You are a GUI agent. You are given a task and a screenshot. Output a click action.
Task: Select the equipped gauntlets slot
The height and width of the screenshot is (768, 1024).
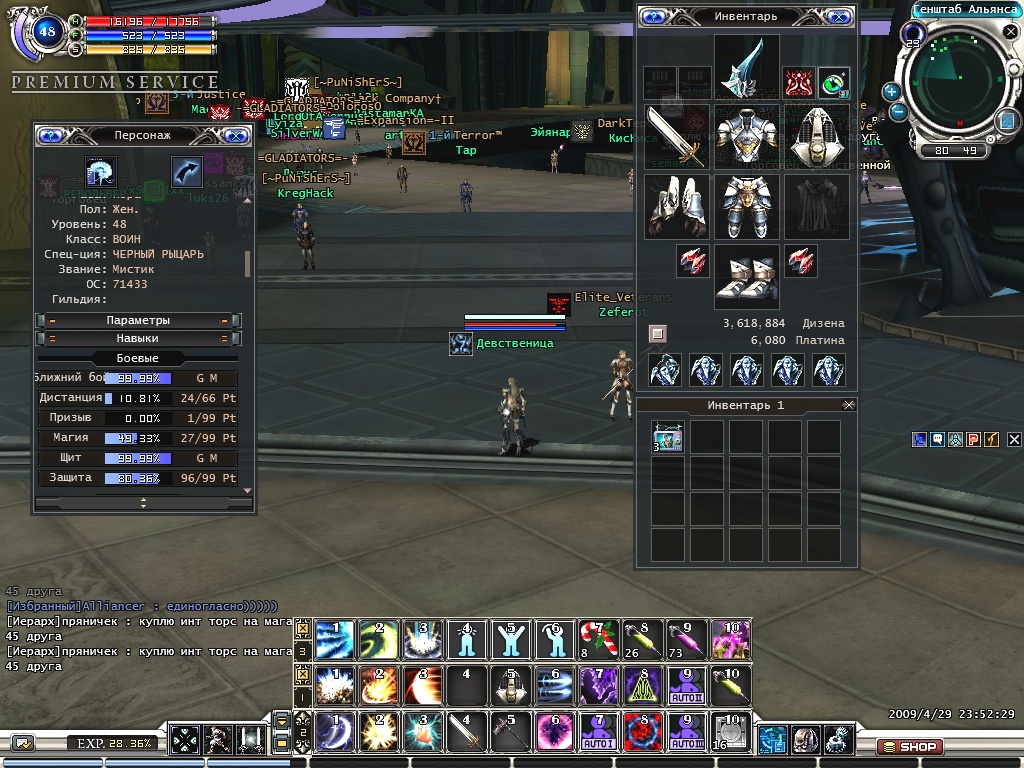(x=676, y=206)
